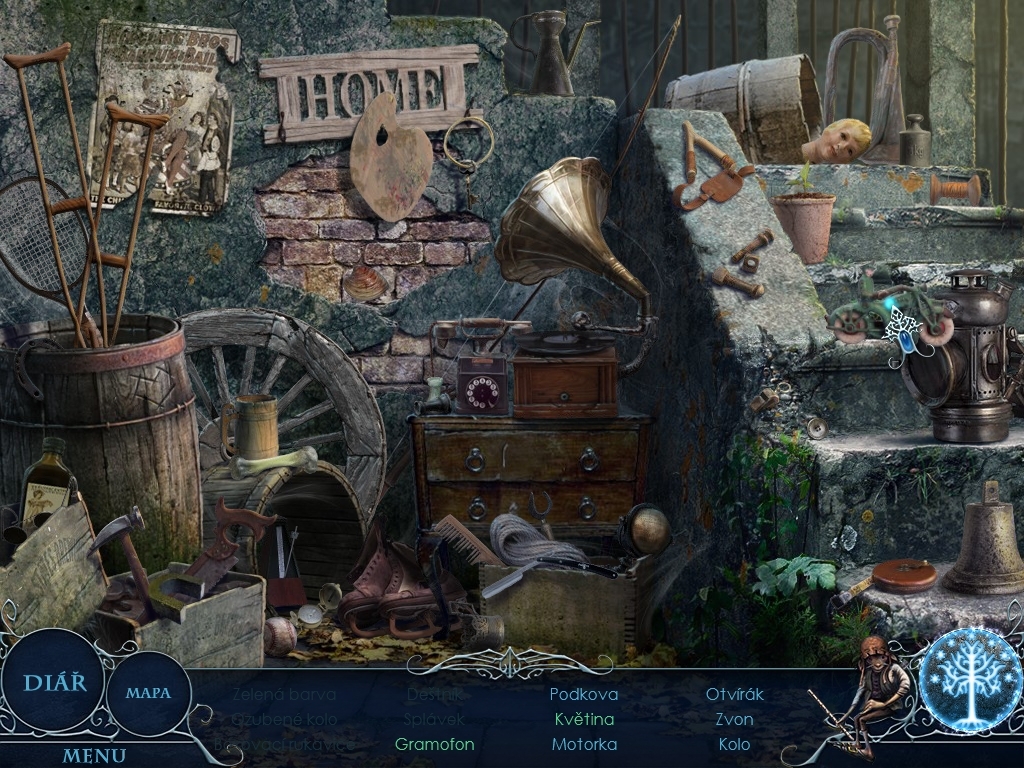Select Gramofon in the item list
This screenshot has height=768, width=1024.
[434, 744]
